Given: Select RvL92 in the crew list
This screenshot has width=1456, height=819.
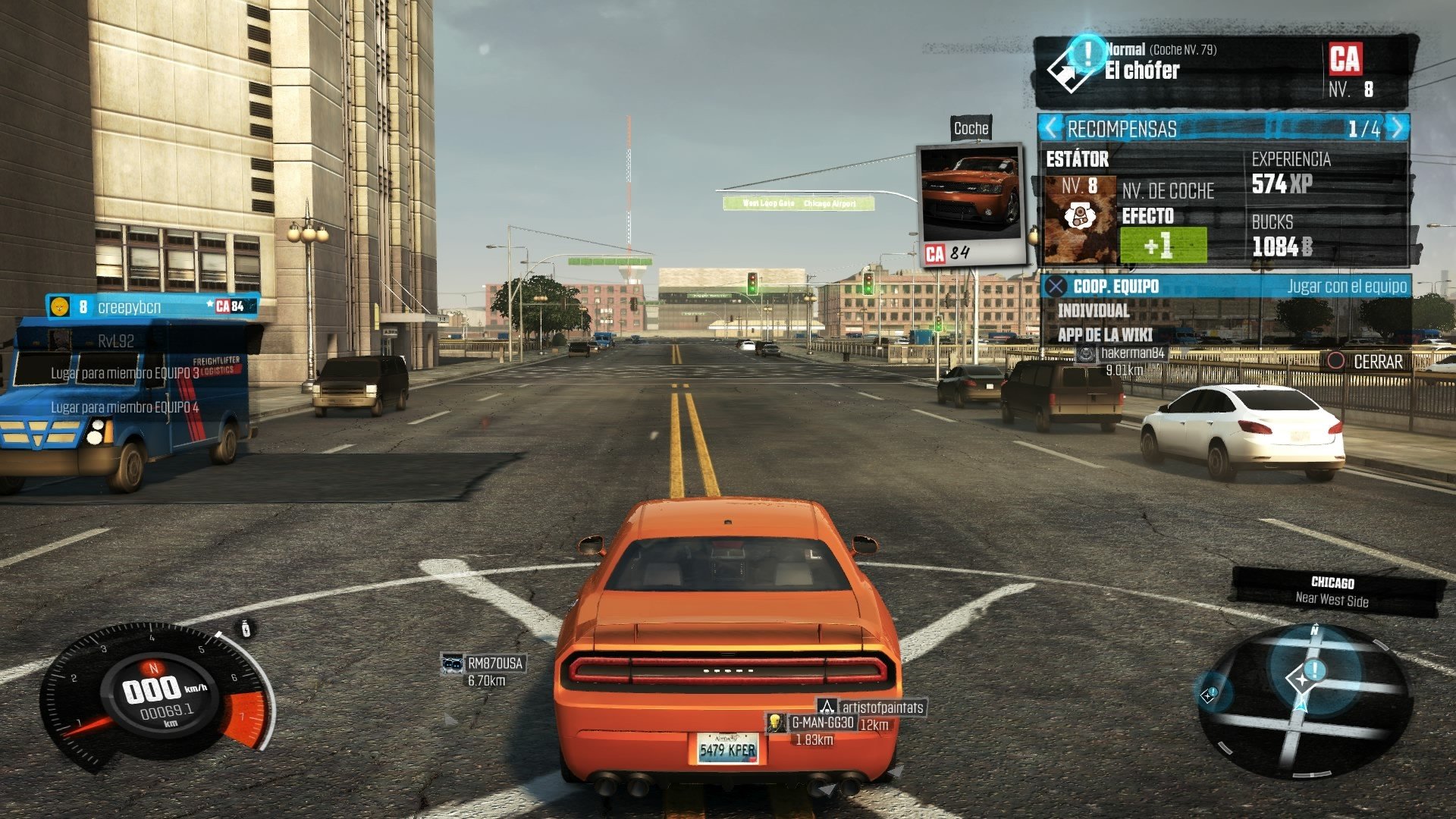Looking at the screenshot, I should click(115, 341).
